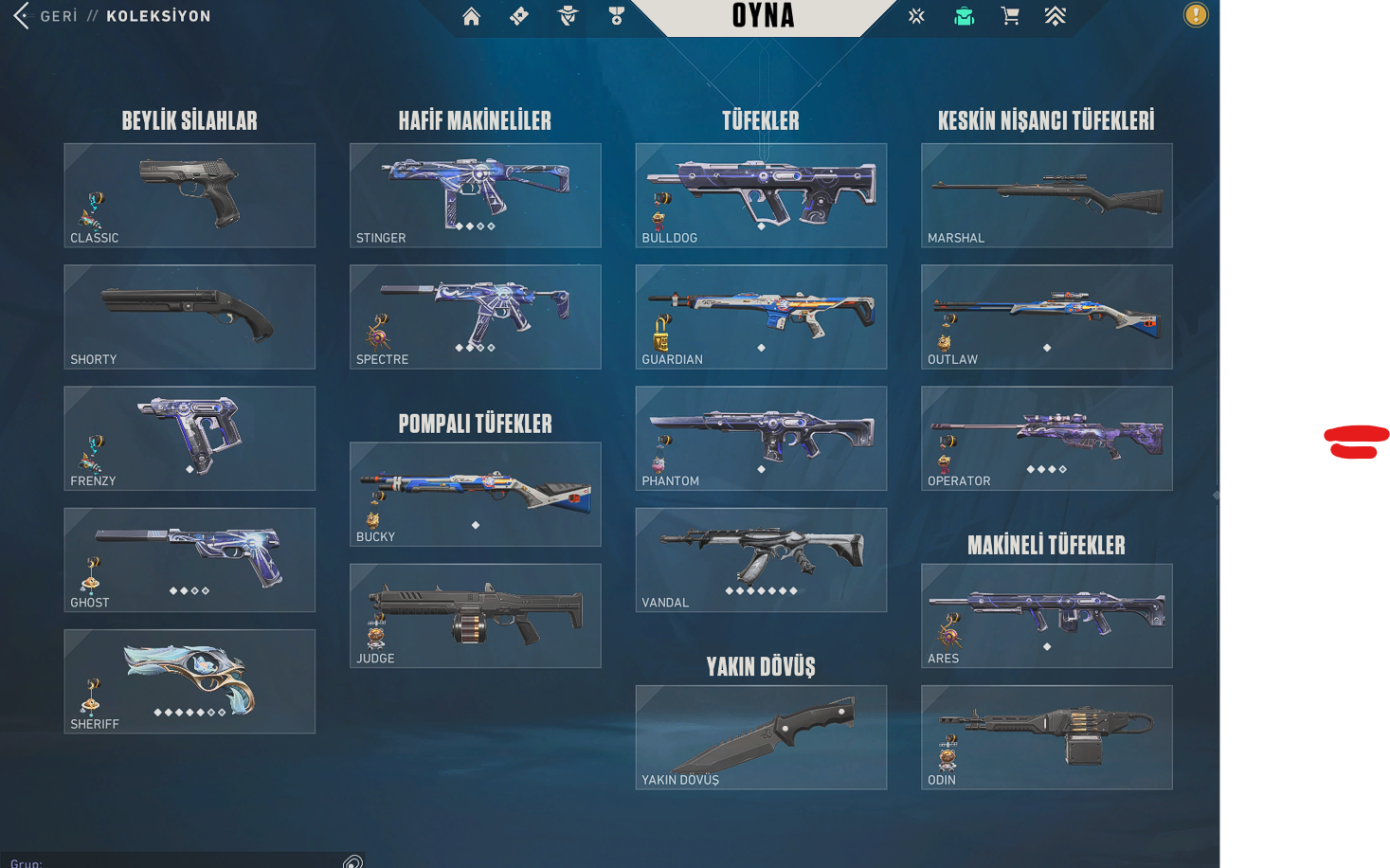
Task: Open the Bucky shotgun slot
Action: coord(475,494)
